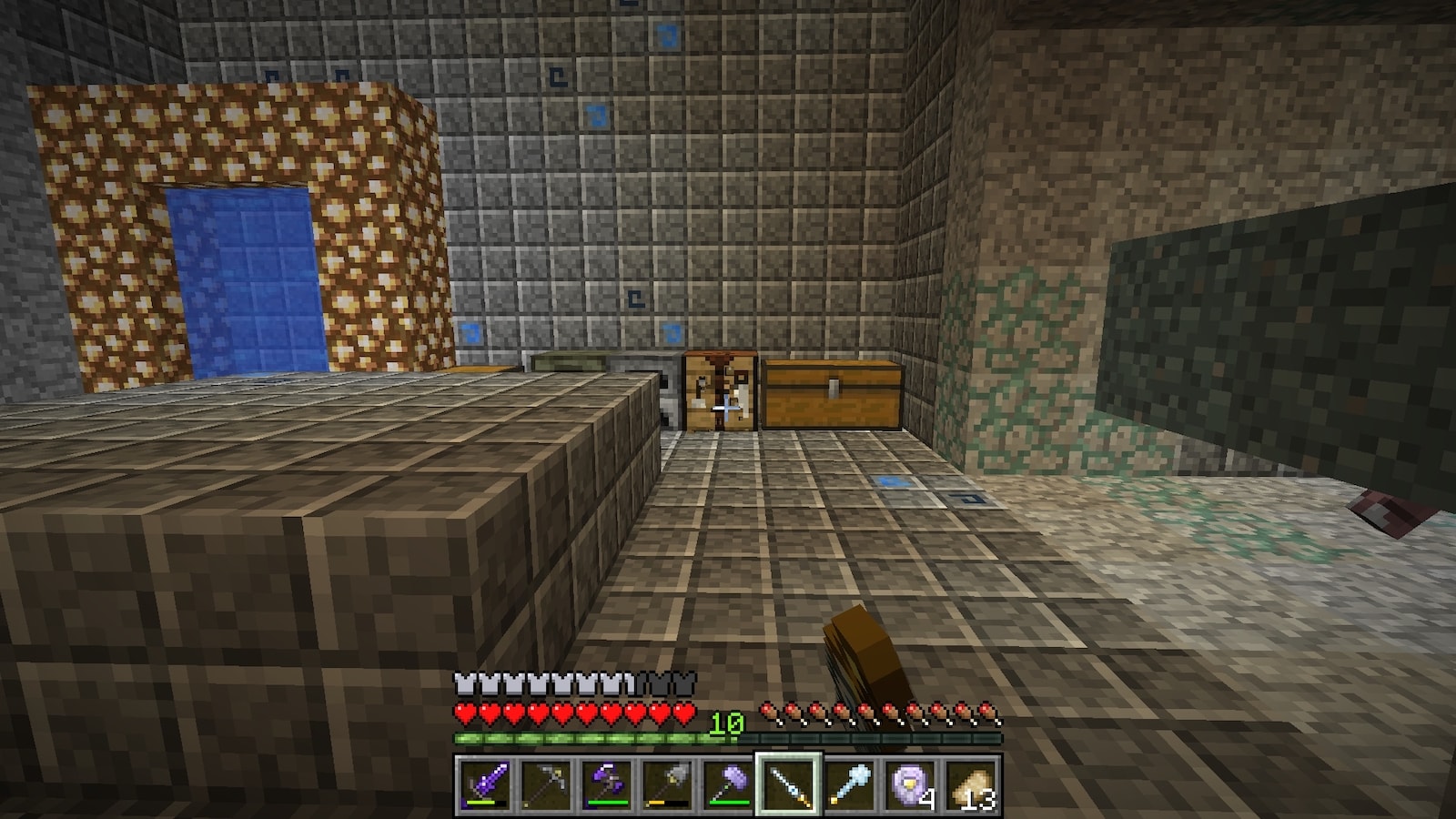Image resolution: width=1456 pixels, height=819 pixels.
Task: Equip the lavender hammer in the hotbar
Action: click(x=727, y=784)
